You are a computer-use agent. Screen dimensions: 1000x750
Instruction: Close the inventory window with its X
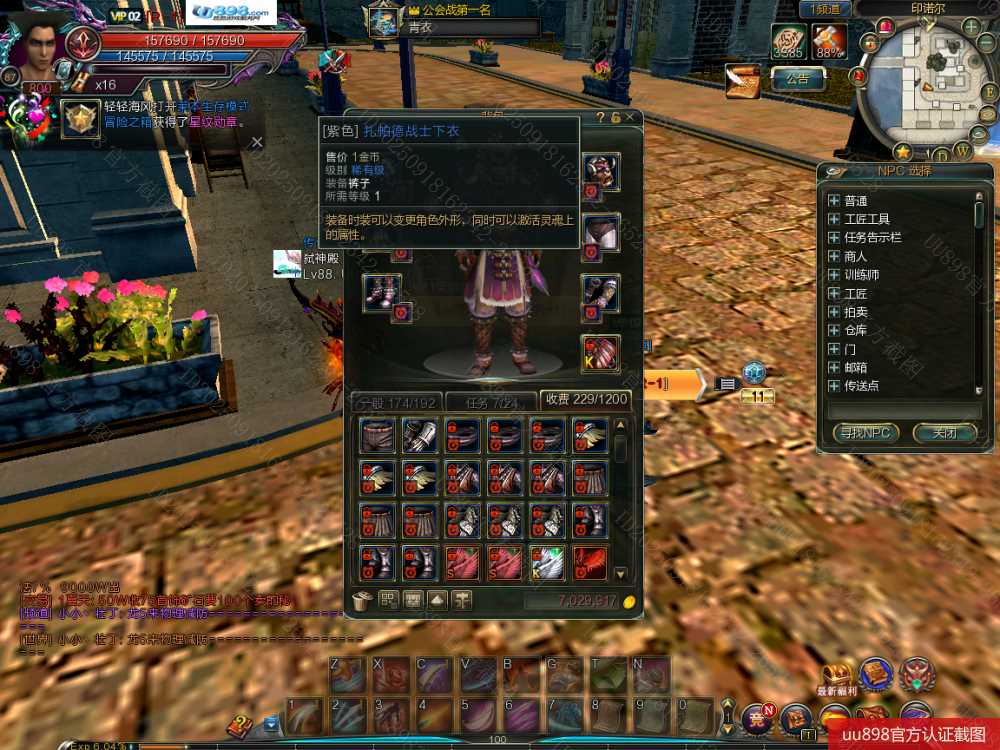630,118
